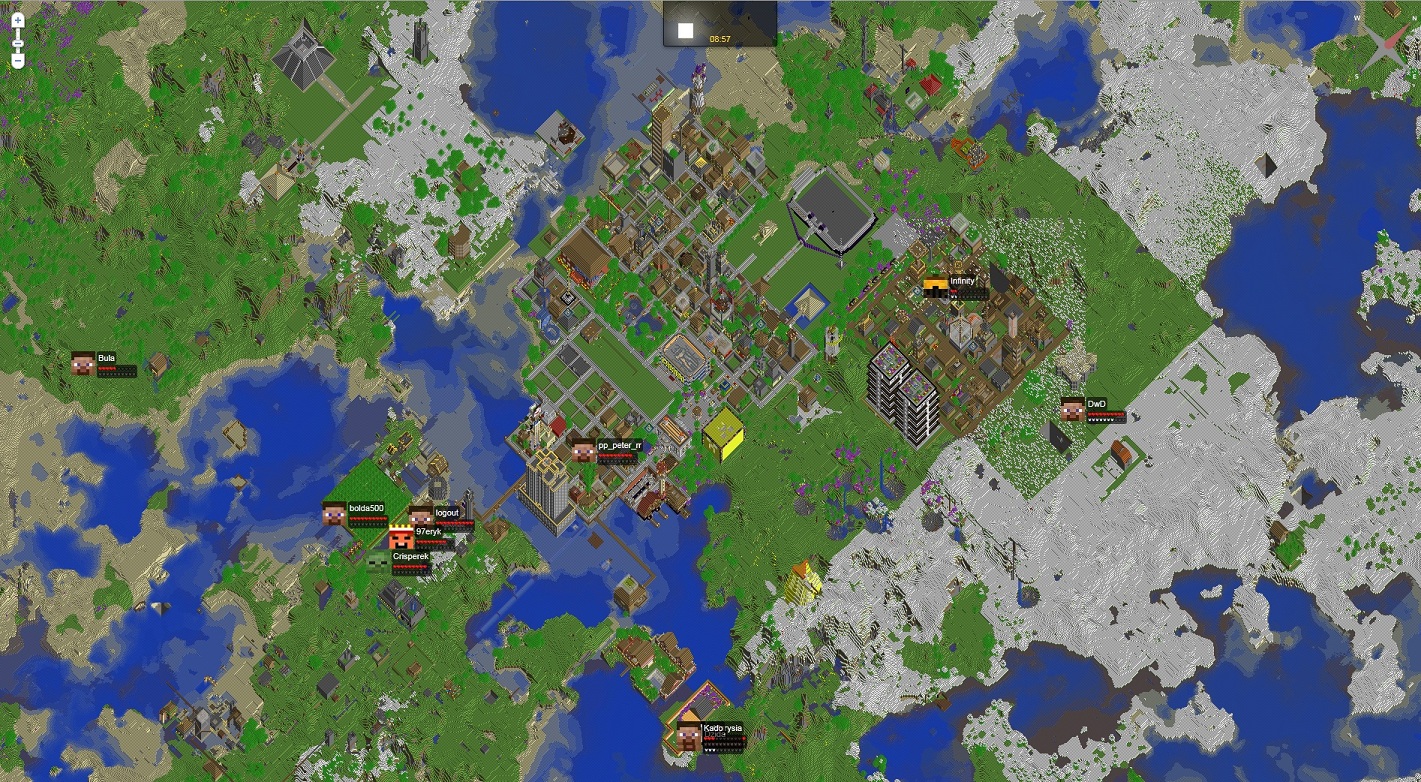Click player marker pp_peter_rr
The height and width of the screenshot is (782, 1421).
point(584,451)
